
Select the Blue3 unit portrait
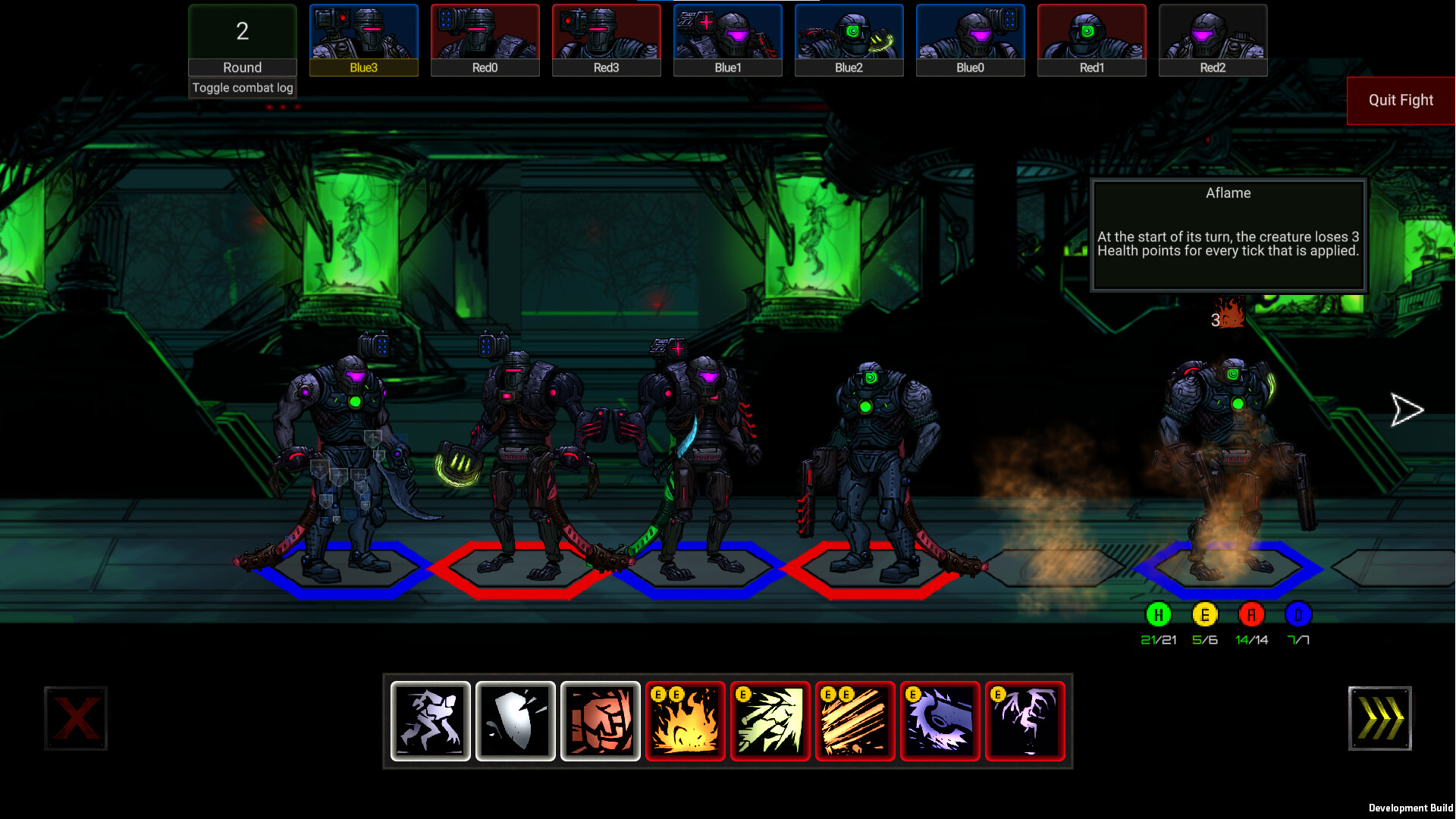click(363, 39)
